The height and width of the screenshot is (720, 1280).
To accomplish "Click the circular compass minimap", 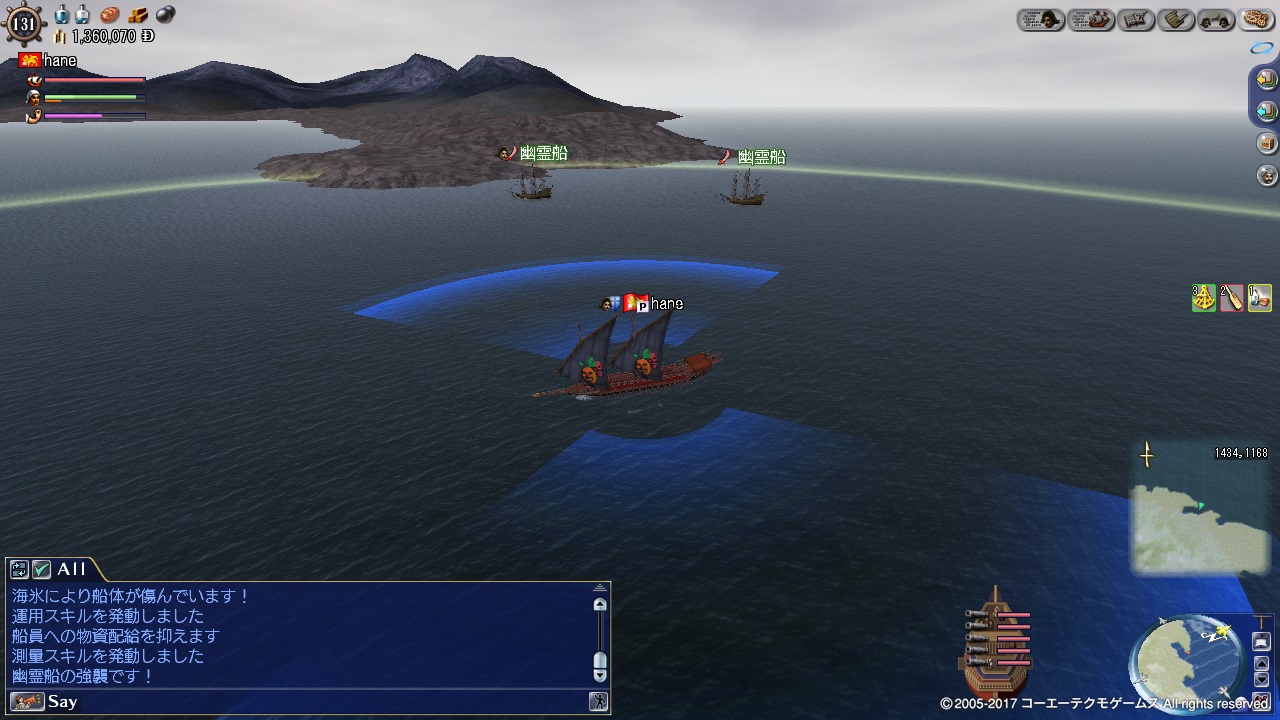I will coord(1187,661).
